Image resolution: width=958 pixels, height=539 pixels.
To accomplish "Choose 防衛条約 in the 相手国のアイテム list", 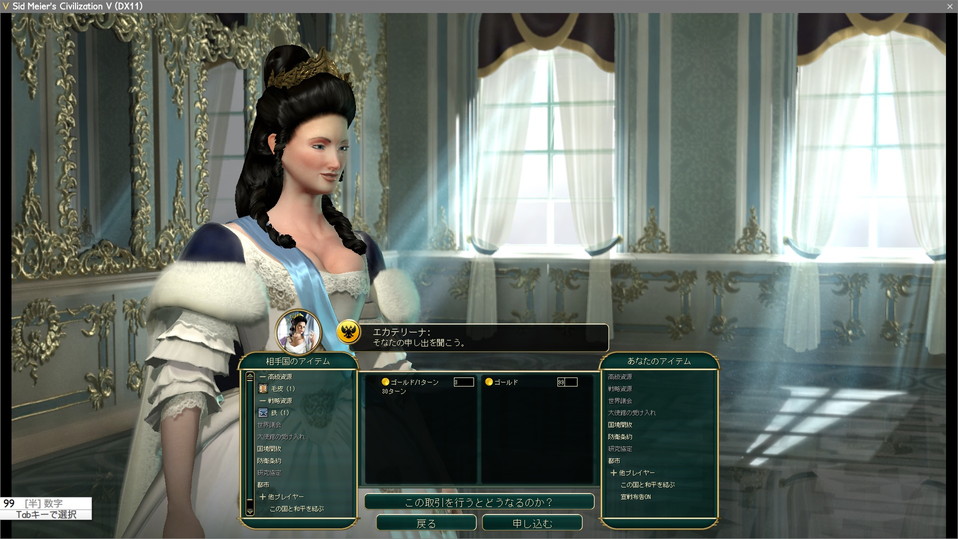I will (x=268, y=460).
